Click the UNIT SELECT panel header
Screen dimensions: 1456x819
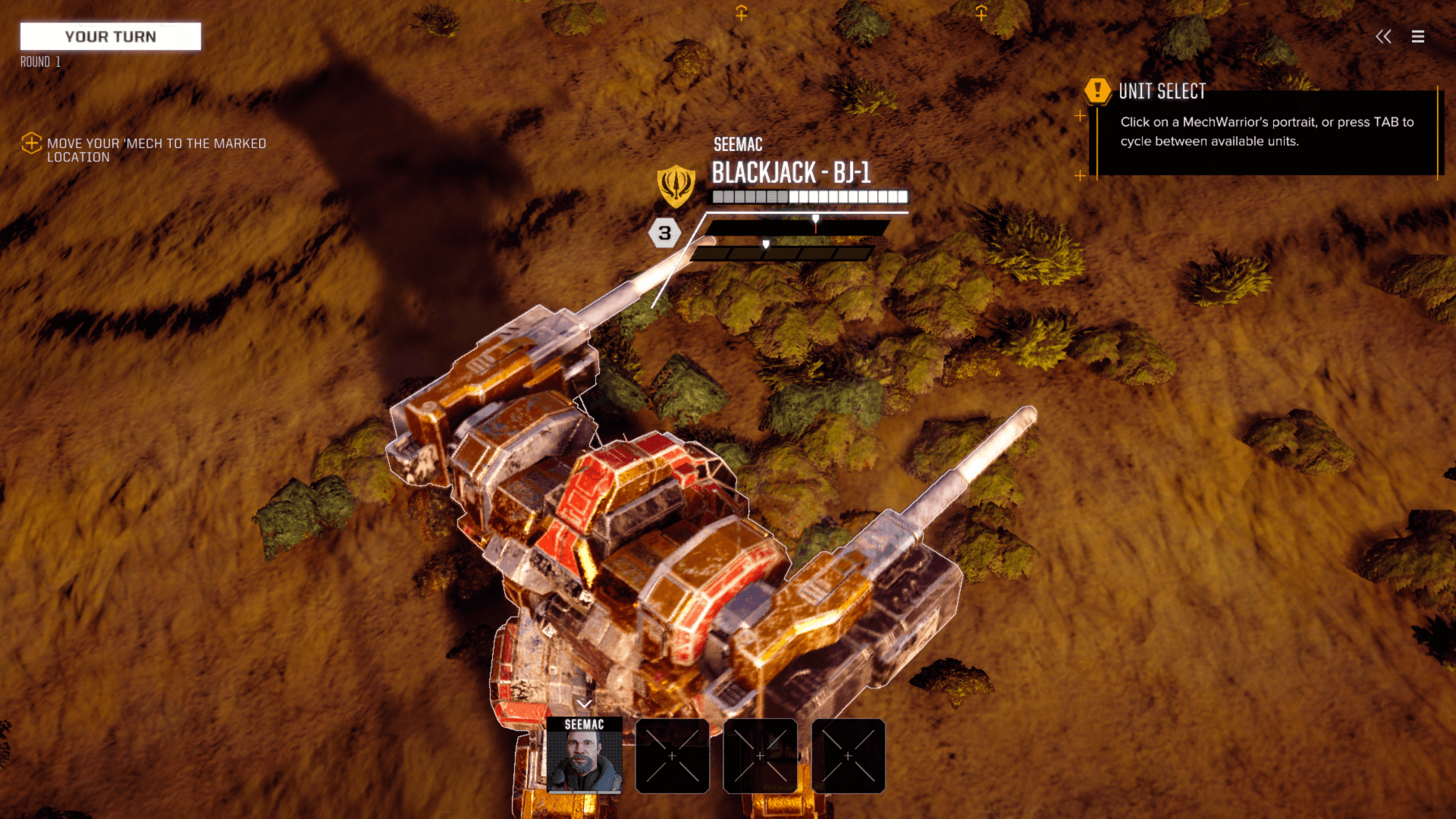pos(1163,91)
